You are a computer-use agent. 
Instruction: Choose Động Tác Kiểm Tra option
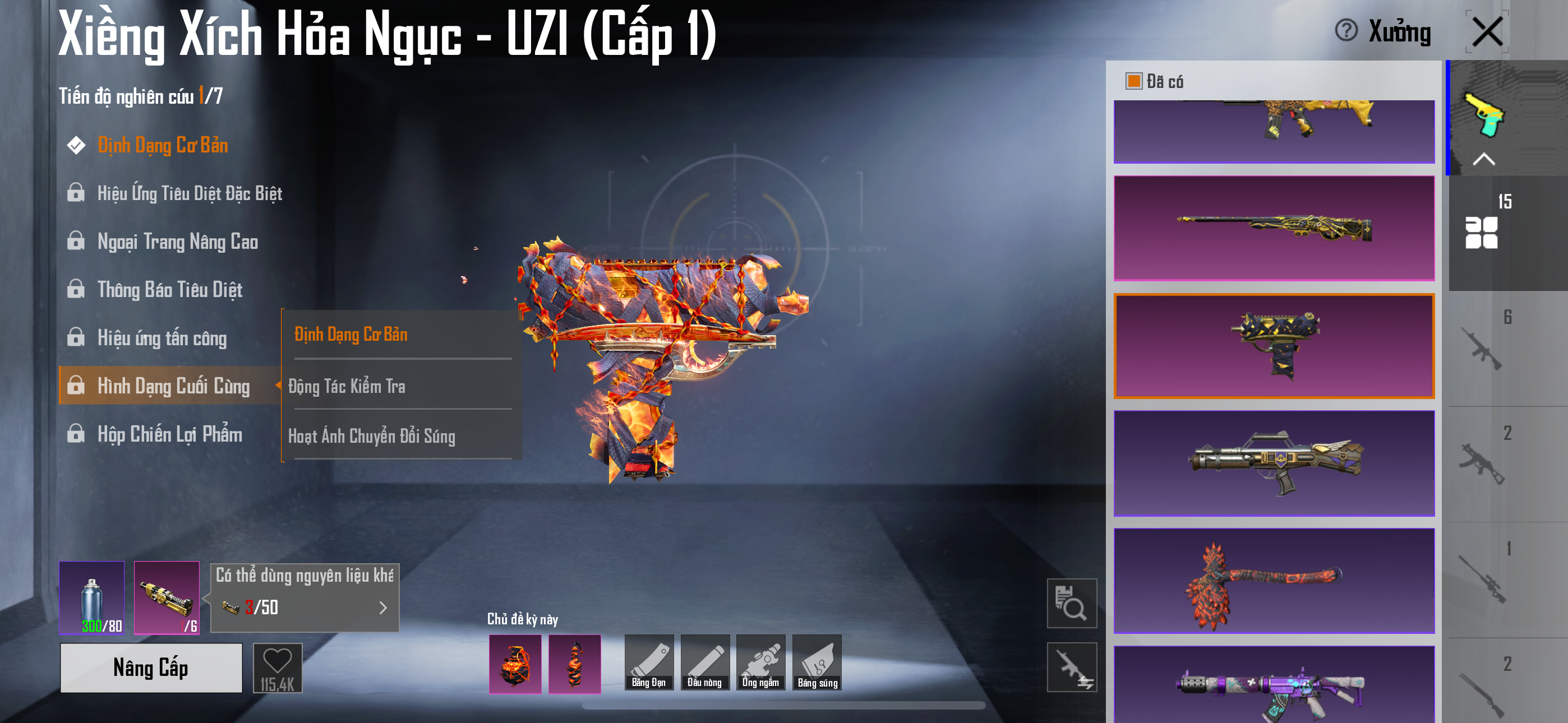point(347,387)
